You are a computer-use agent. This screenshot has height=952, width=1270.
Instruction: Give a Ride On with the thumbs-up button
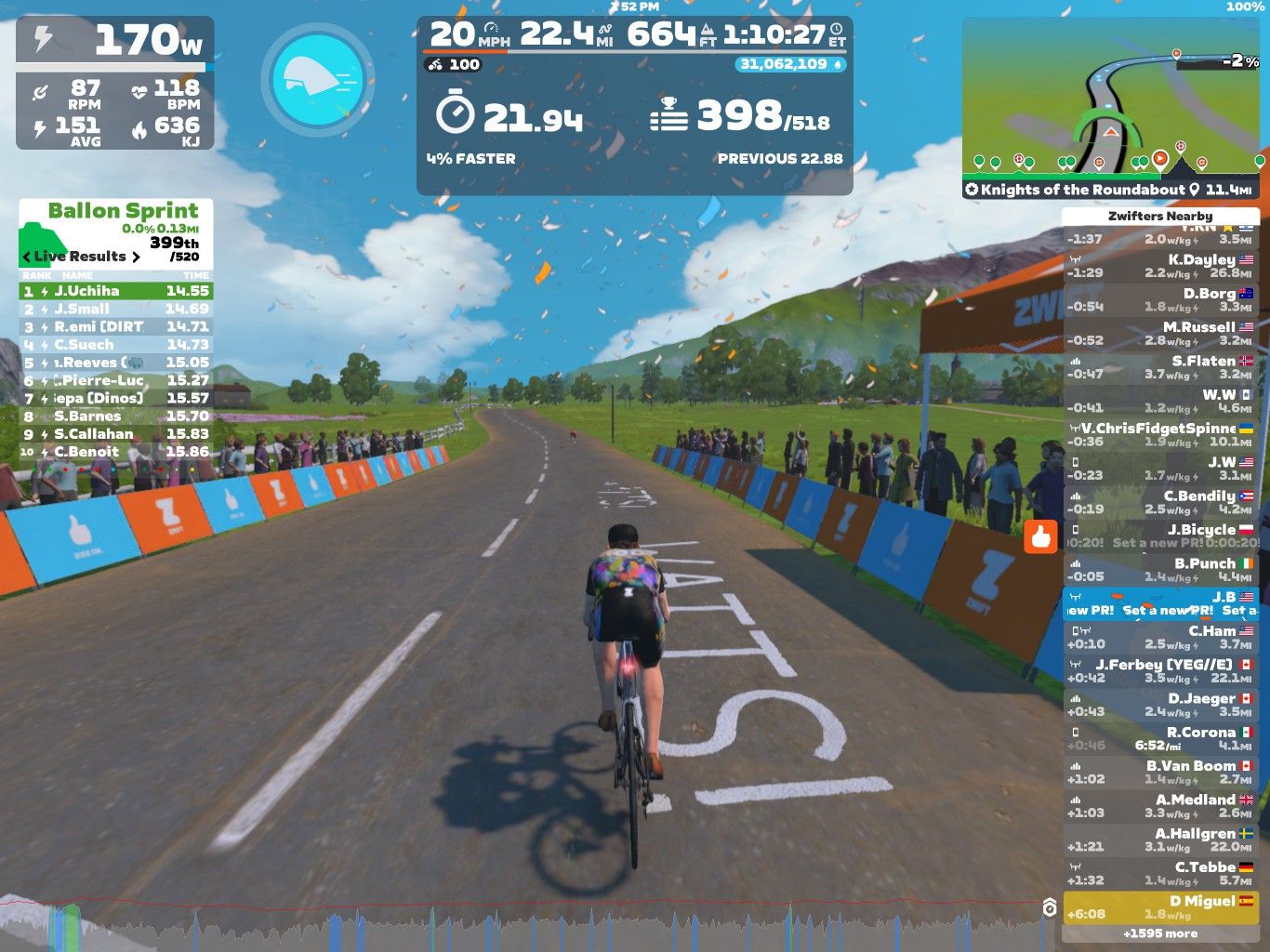point(1040,537)
